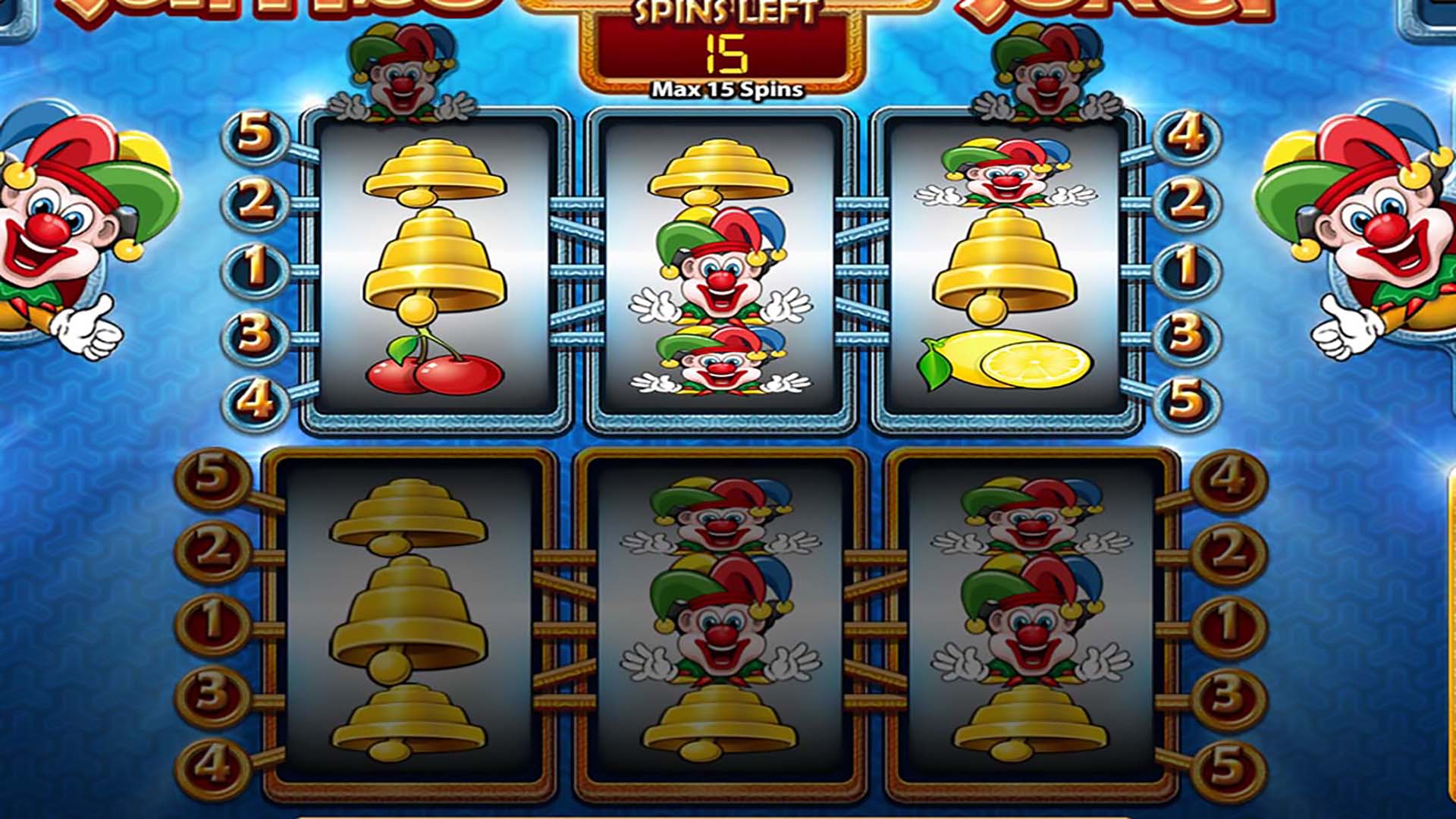Click the Max 15 Spins label
This screenshot has height=819, width=1456.
click(728, 88)
